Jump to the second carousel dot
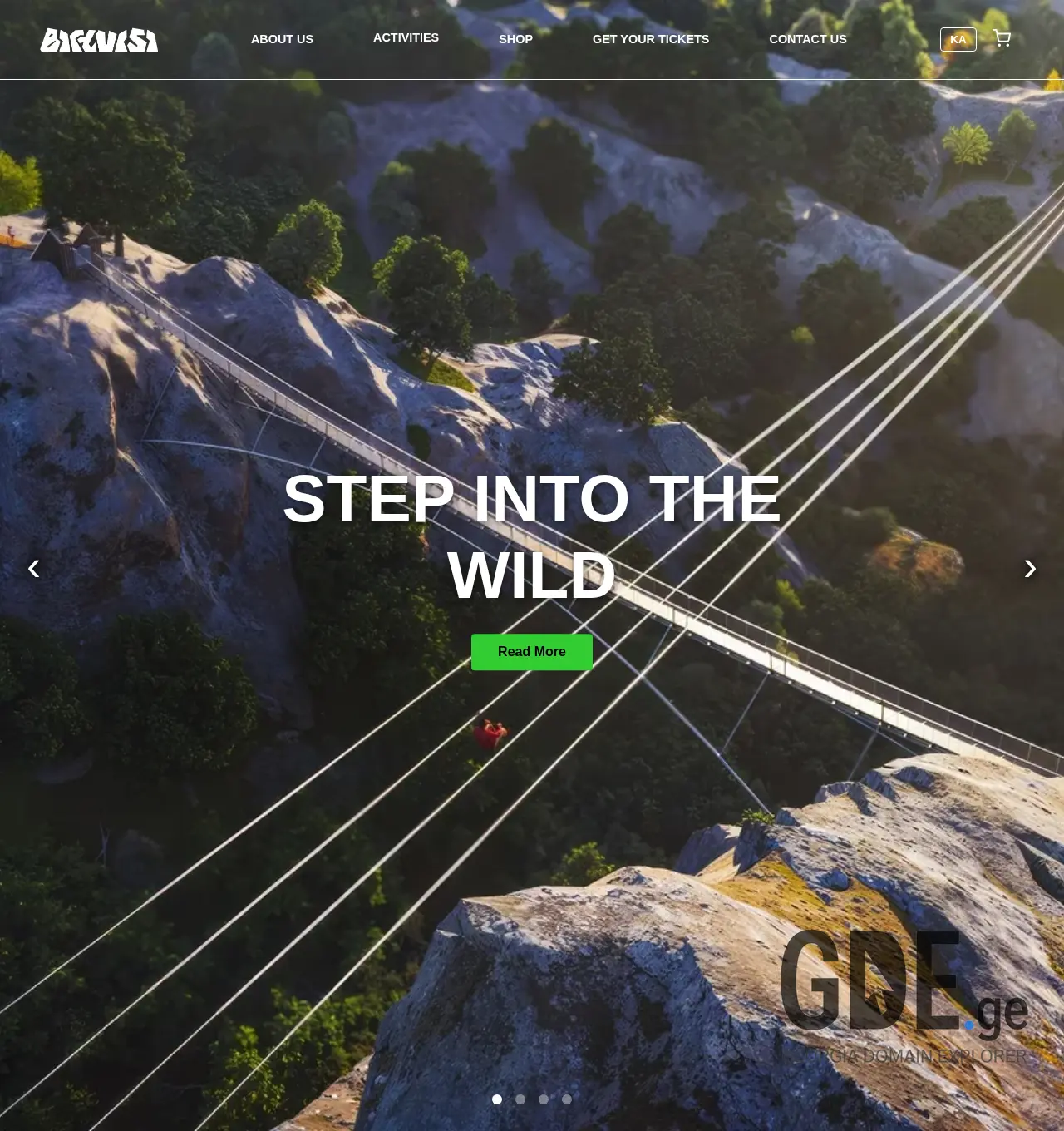1064x1131 pixels. tap(520, 1099)
